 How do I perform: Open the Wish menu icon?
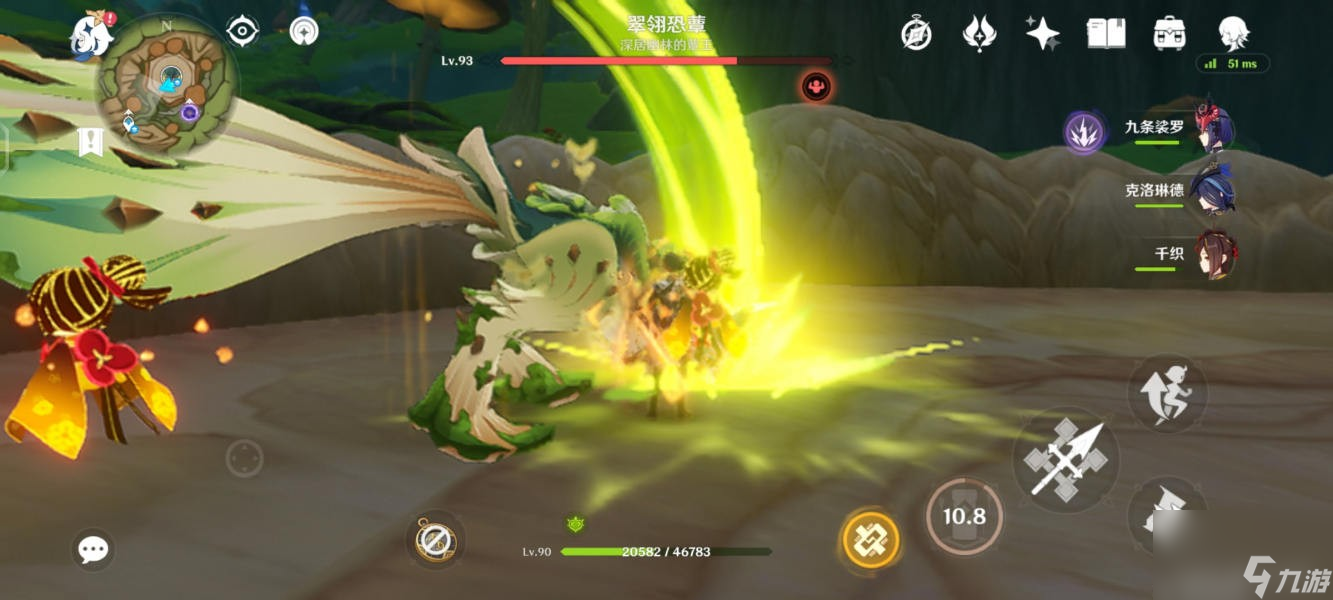[x=978, y=34]
